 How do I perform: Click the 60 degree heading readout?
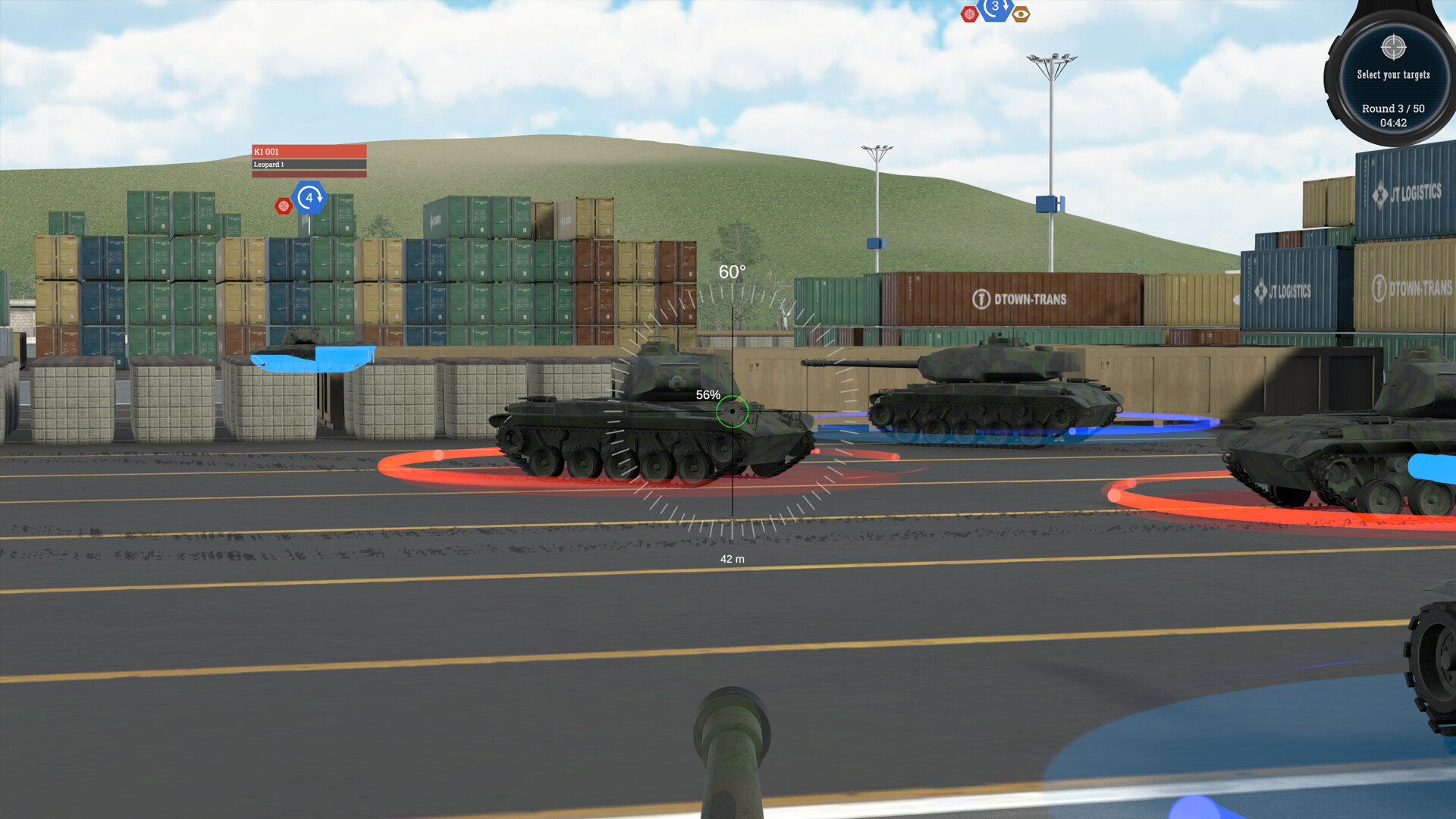732,270
